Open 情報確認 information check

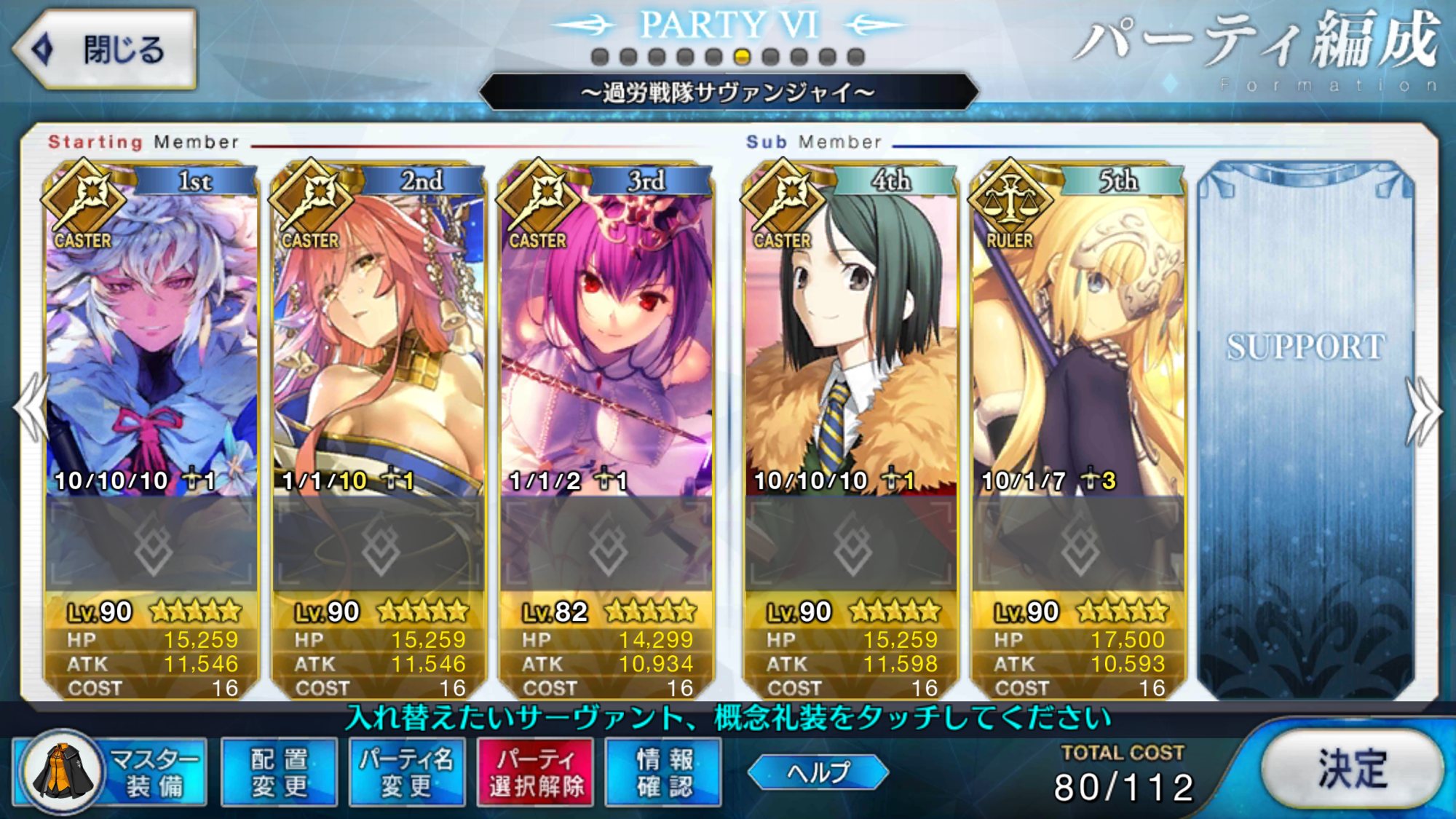tap(664, 772)
